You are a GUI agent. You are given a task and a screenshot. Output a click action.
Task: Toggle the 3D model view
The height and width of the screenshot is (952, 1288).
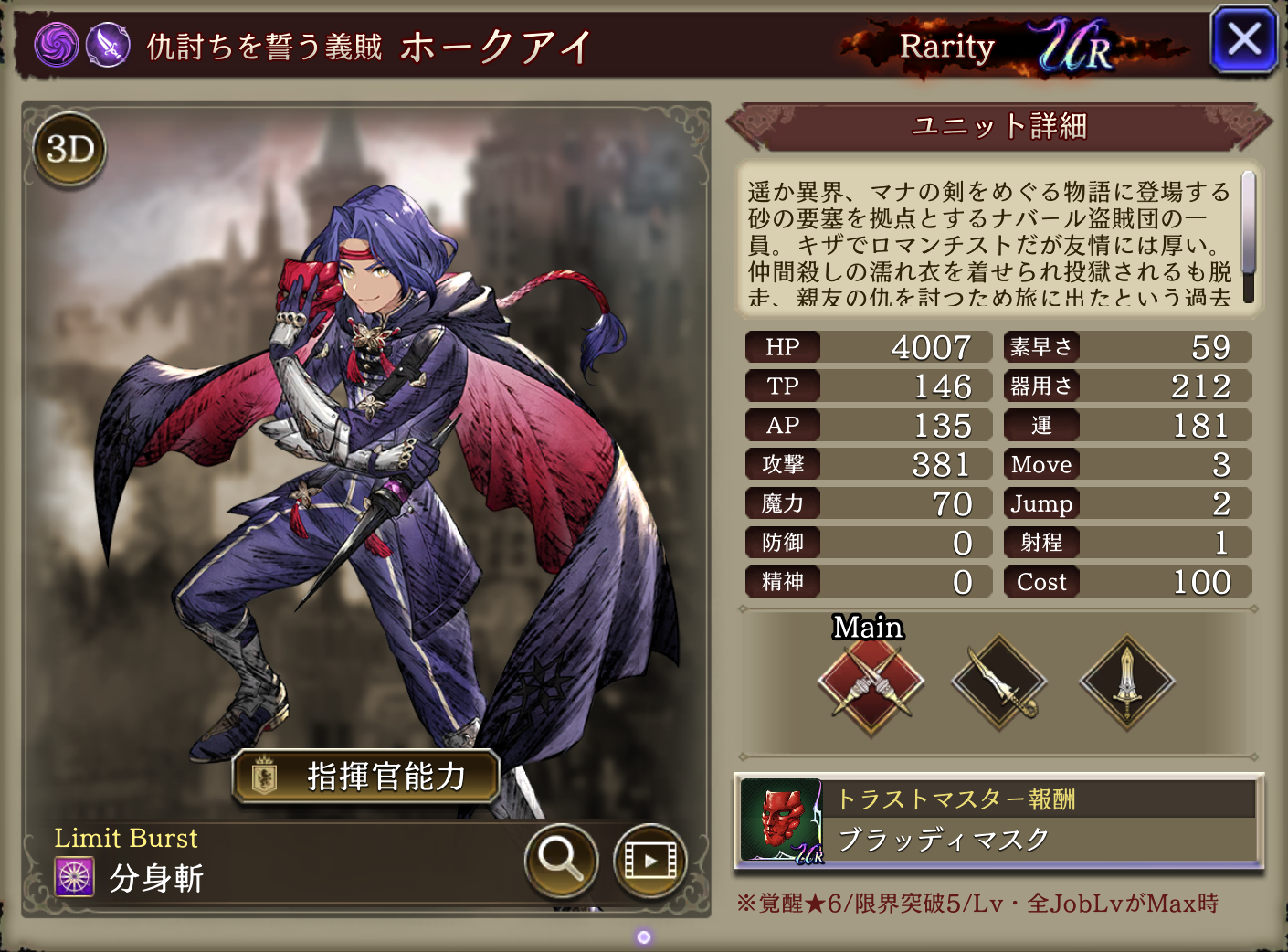pyautogui.click(x=69, y=149)
